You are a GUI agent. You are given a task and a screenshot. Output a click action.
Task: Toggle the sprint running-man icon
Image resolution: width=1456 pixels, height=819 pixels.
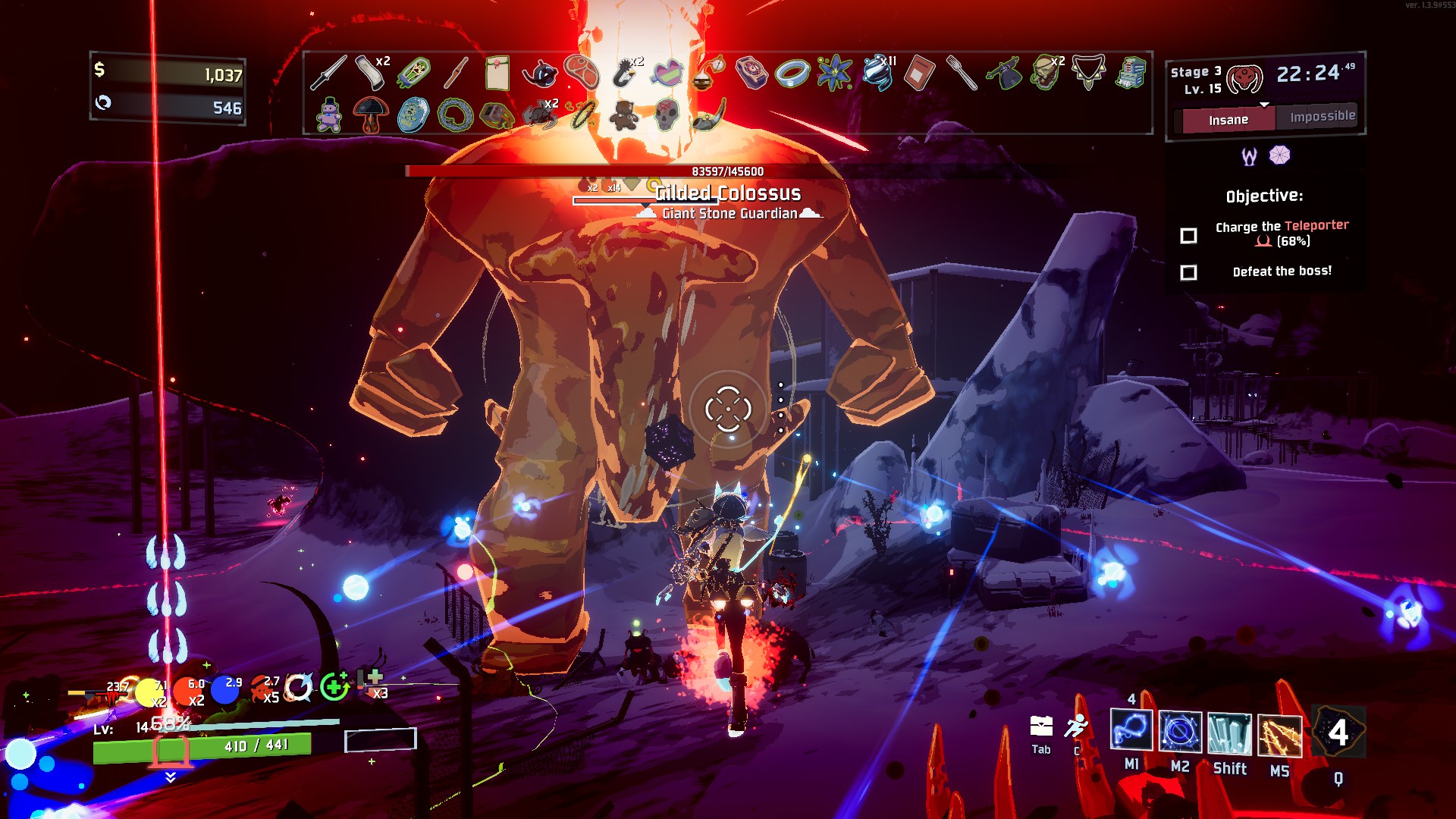[1076, 726]
